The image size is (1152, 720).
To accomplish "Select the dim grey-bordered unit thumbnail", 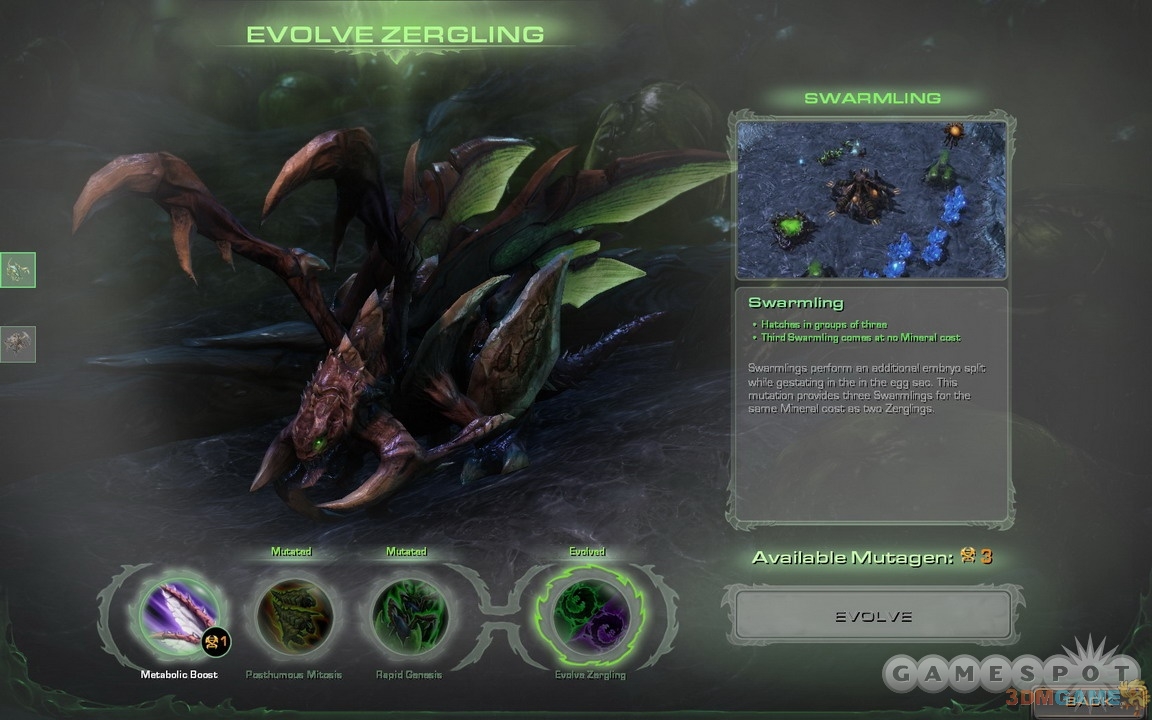I will (x=18, y=344).
